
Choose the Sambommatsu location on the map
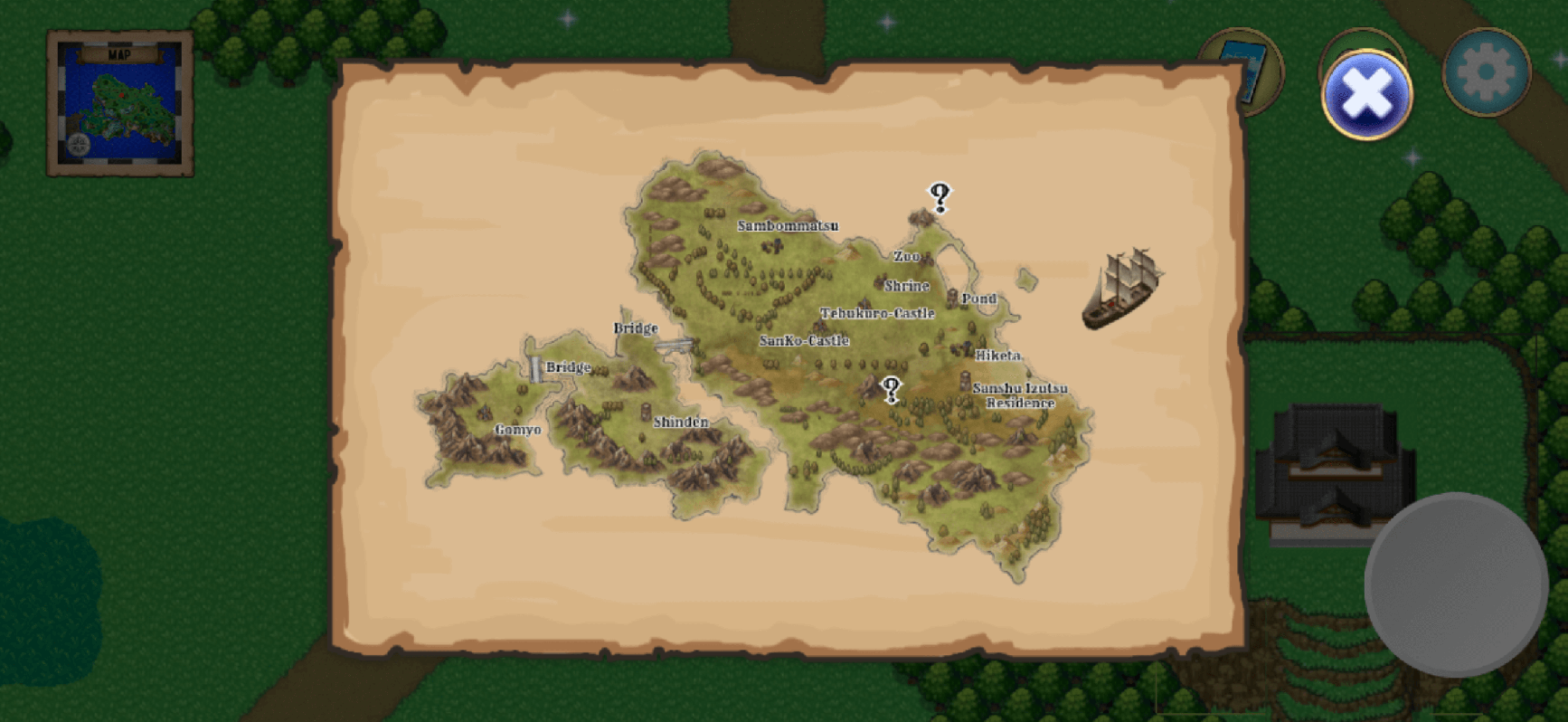[787, 226]
